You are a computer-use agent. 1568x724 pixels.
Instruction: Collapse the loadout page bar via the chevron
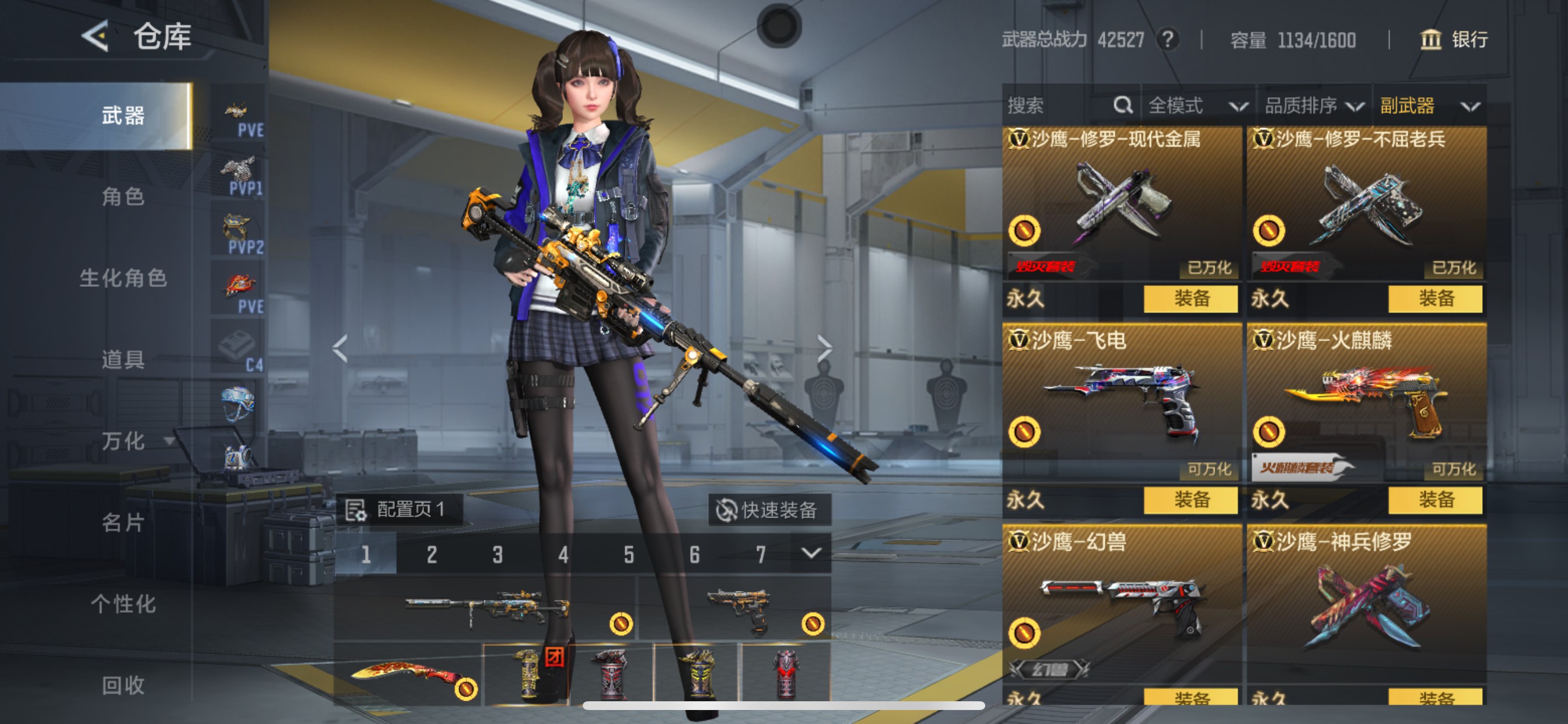tap(811, 554)
